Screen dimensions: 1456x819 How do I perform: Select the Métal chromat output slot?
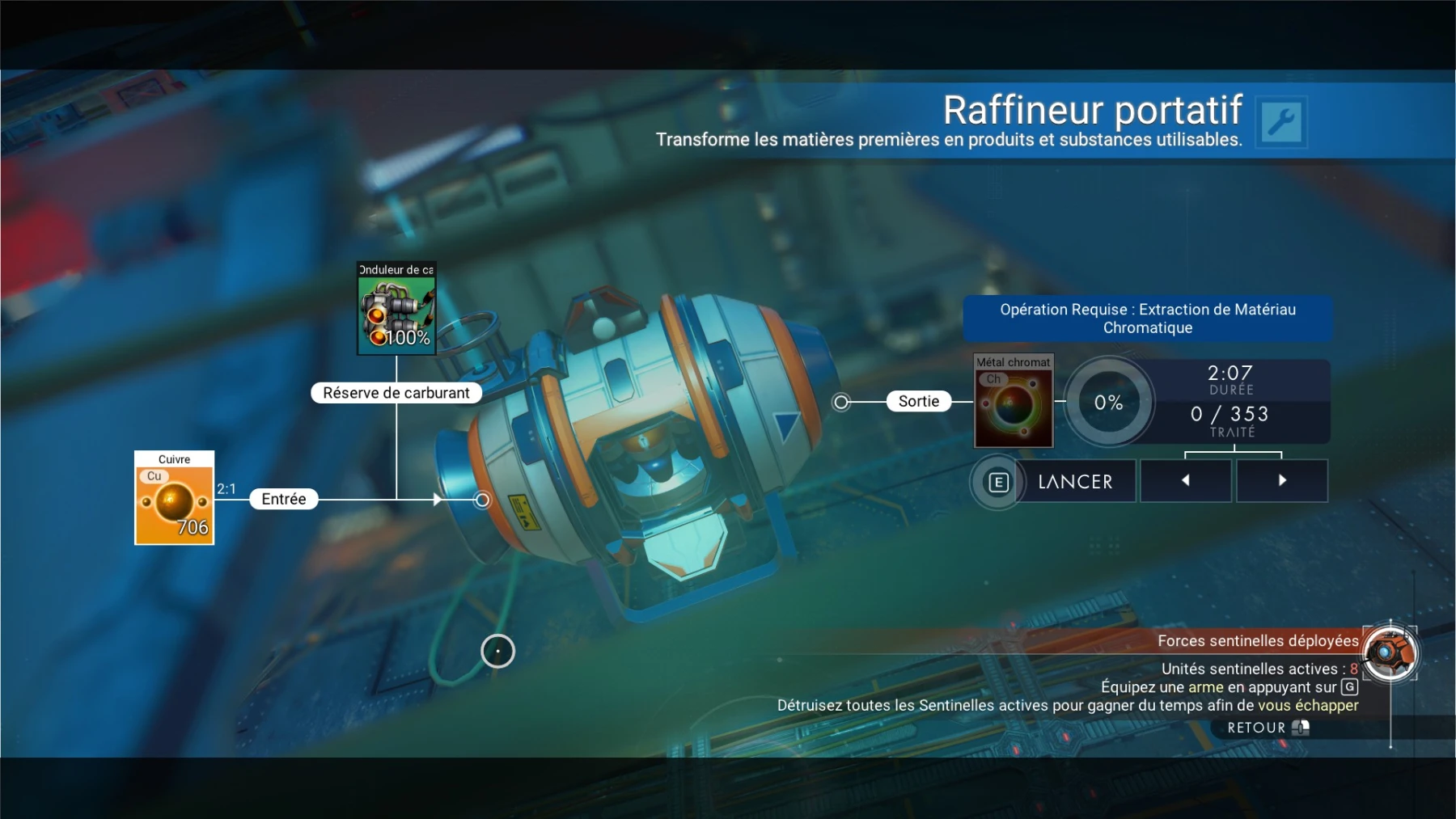tap(1013, 402)
